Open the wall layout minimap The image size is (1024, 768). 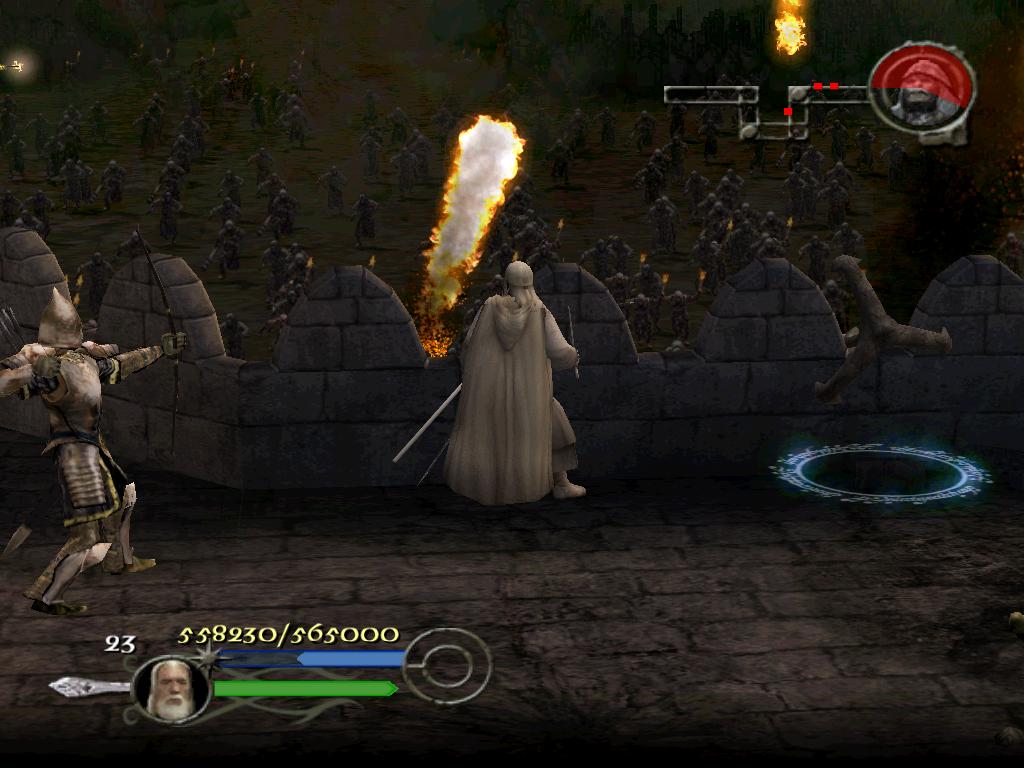(x=765, y=110)
